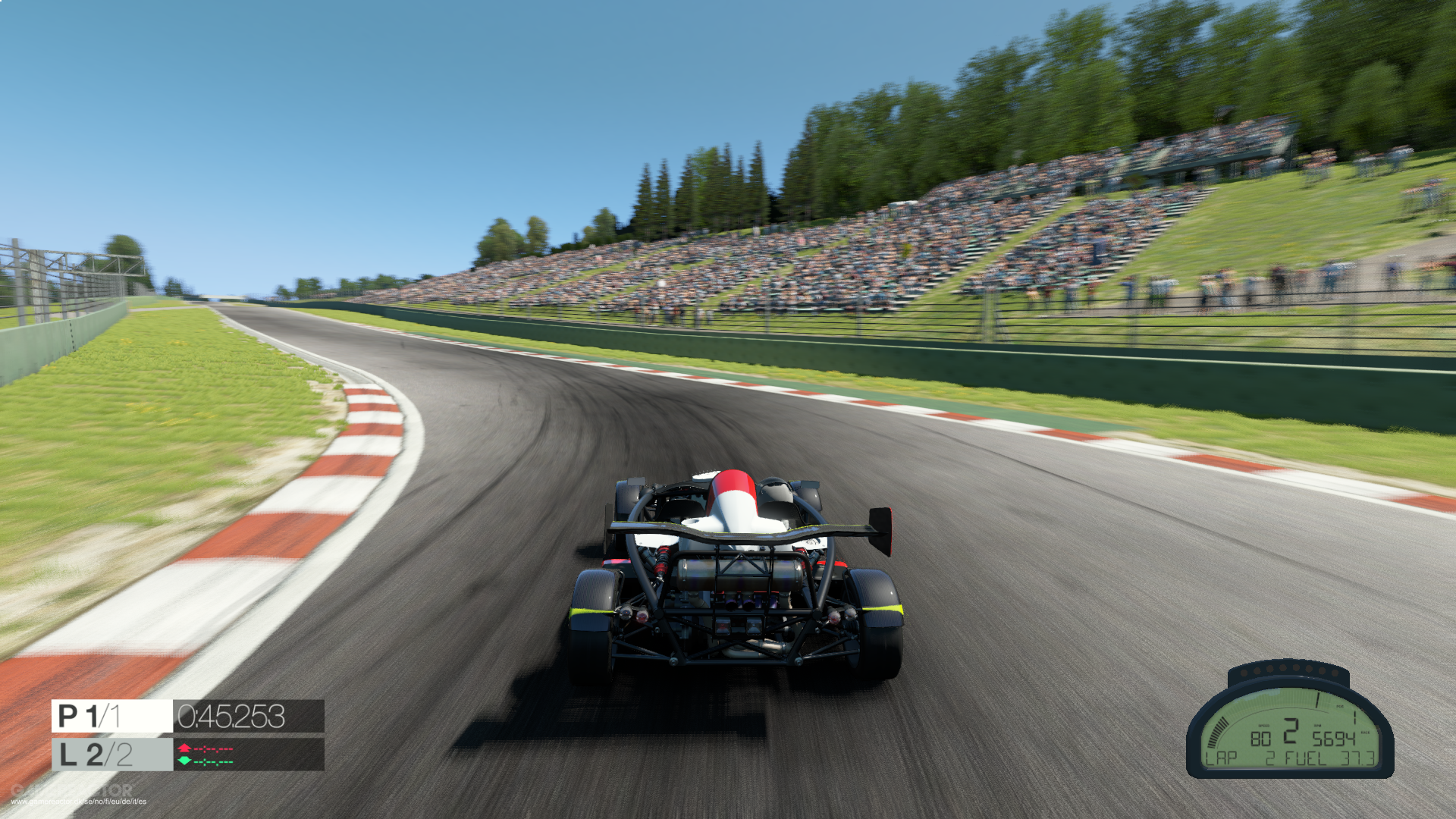Screen dimensions: 1456x819
Task: Click the curved fuel level bar gauge
Action: 1216,733
